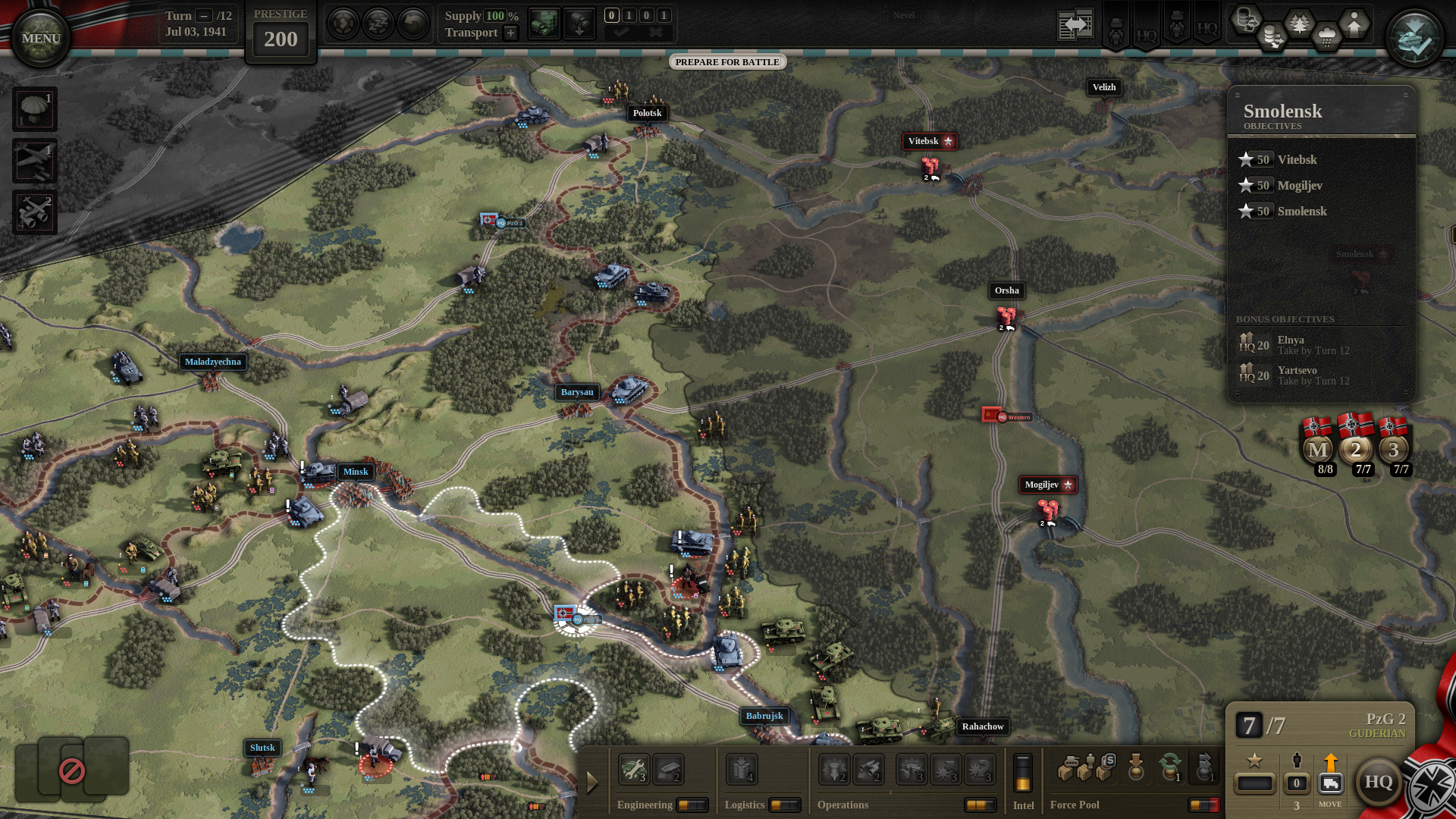
Task: Click the undo arrow button
Action: coord(413,24)
